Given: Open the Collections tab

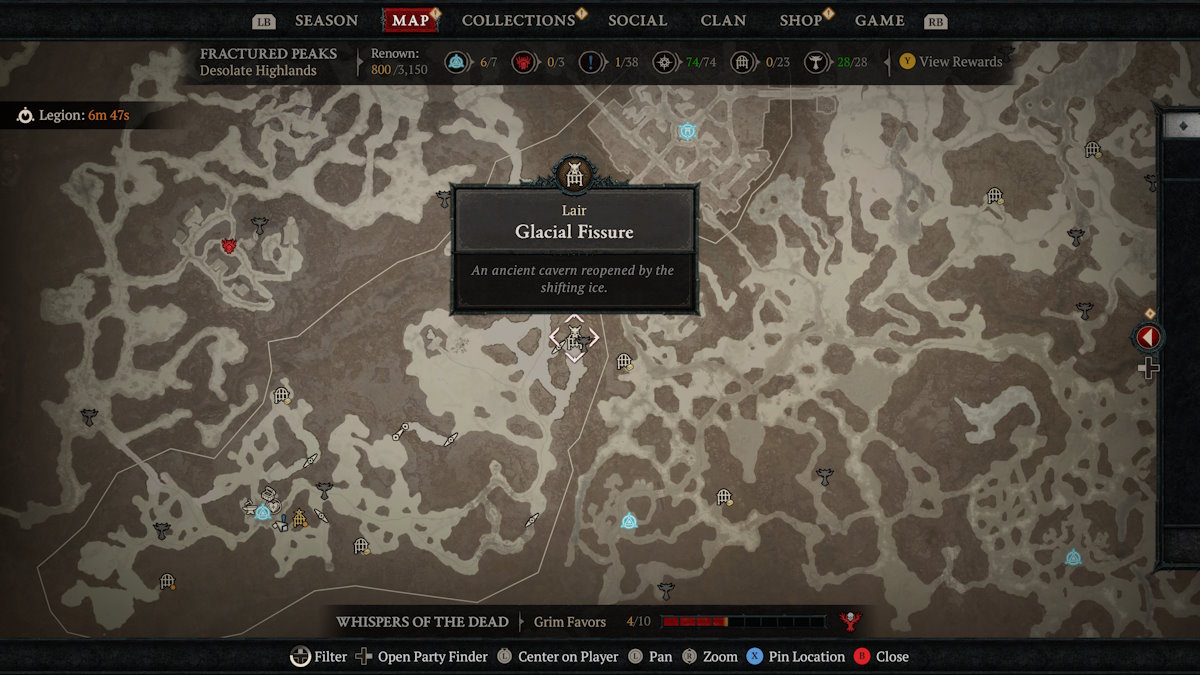Looking at the screenshot, I should [518, 20].
